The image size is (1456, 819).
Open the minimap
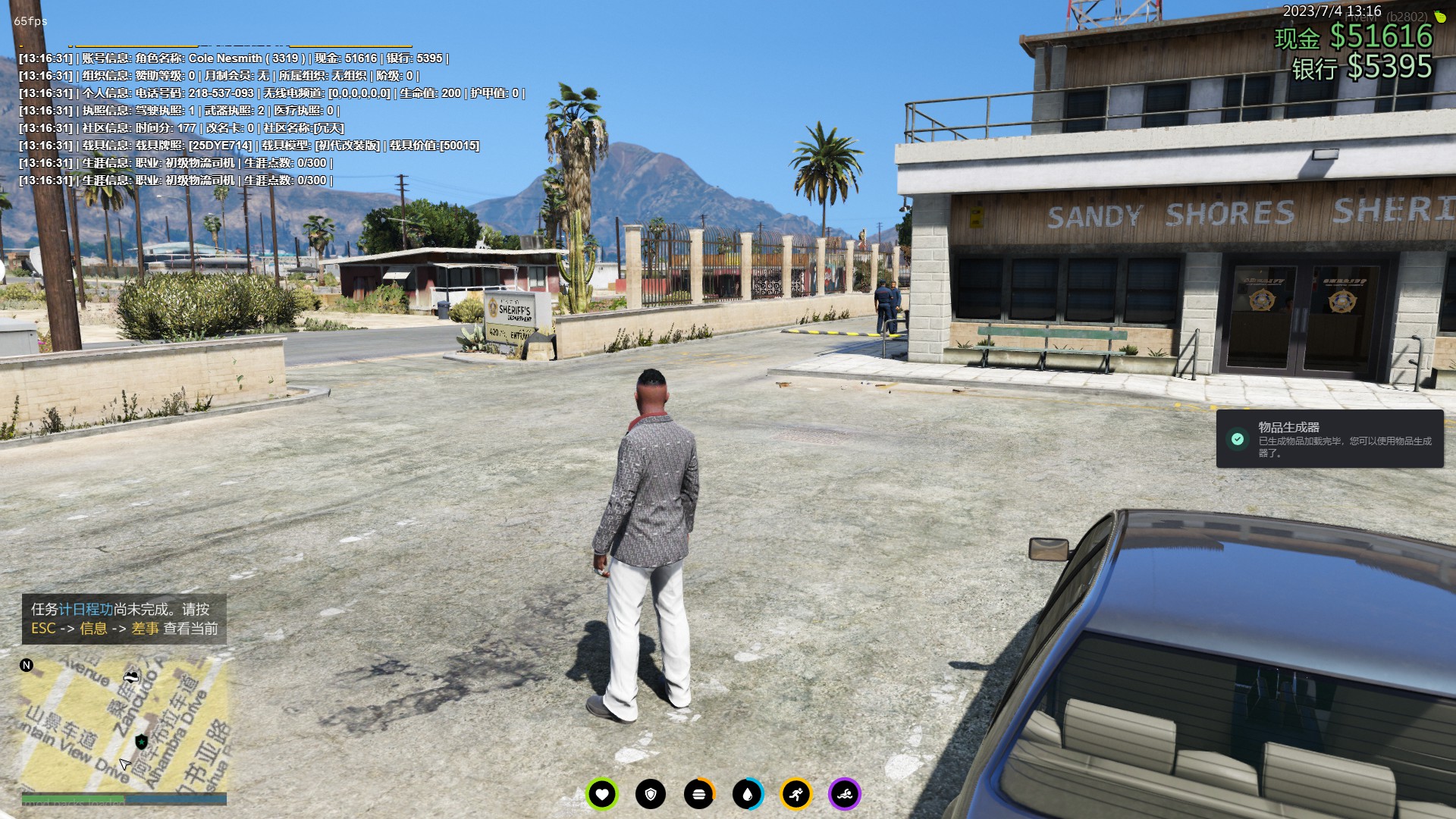[x=124, y=724]
